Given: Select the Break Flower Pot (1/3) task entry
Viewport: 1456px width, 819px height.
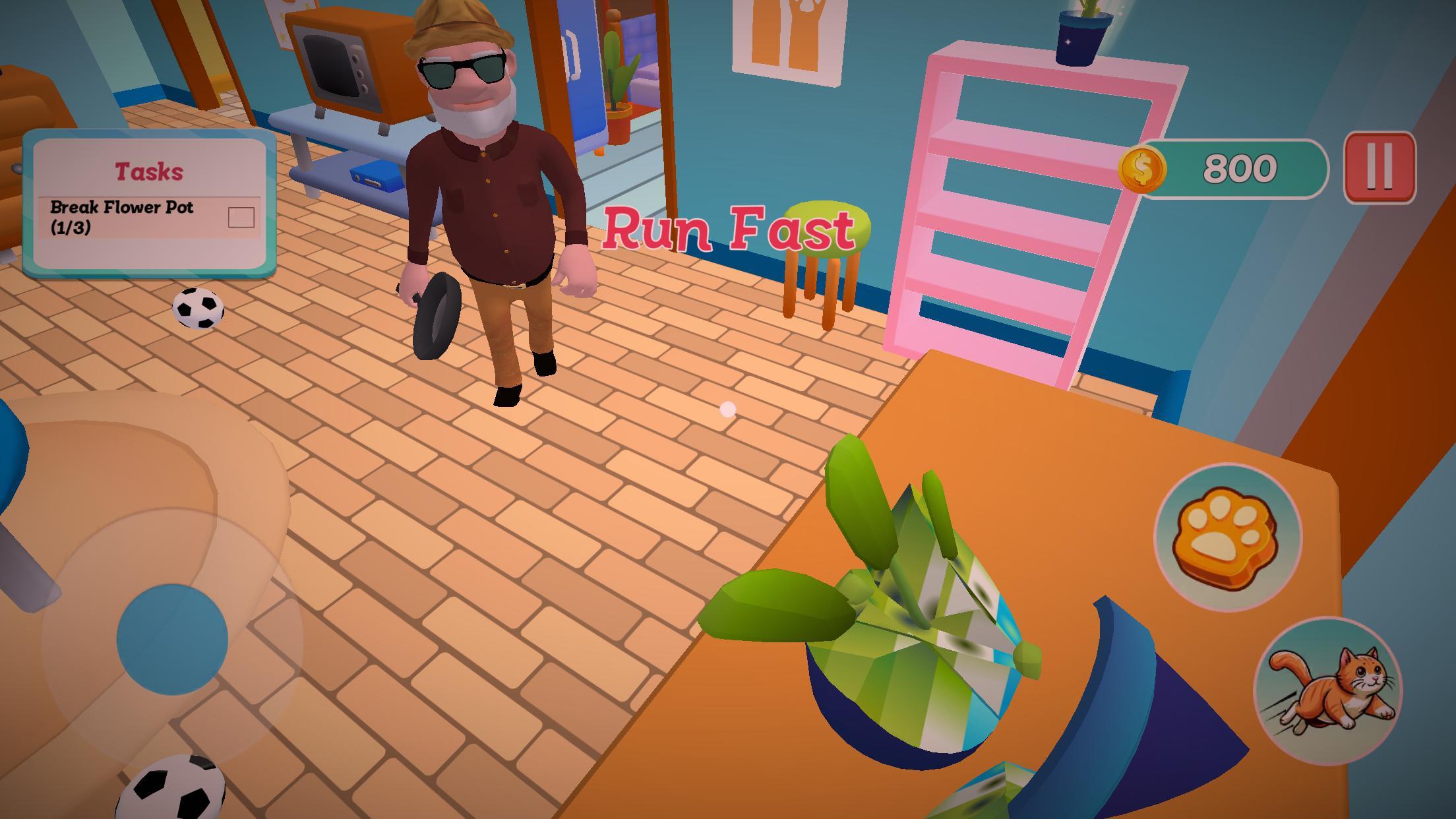Looking at the screenshot, I should 122,218.
